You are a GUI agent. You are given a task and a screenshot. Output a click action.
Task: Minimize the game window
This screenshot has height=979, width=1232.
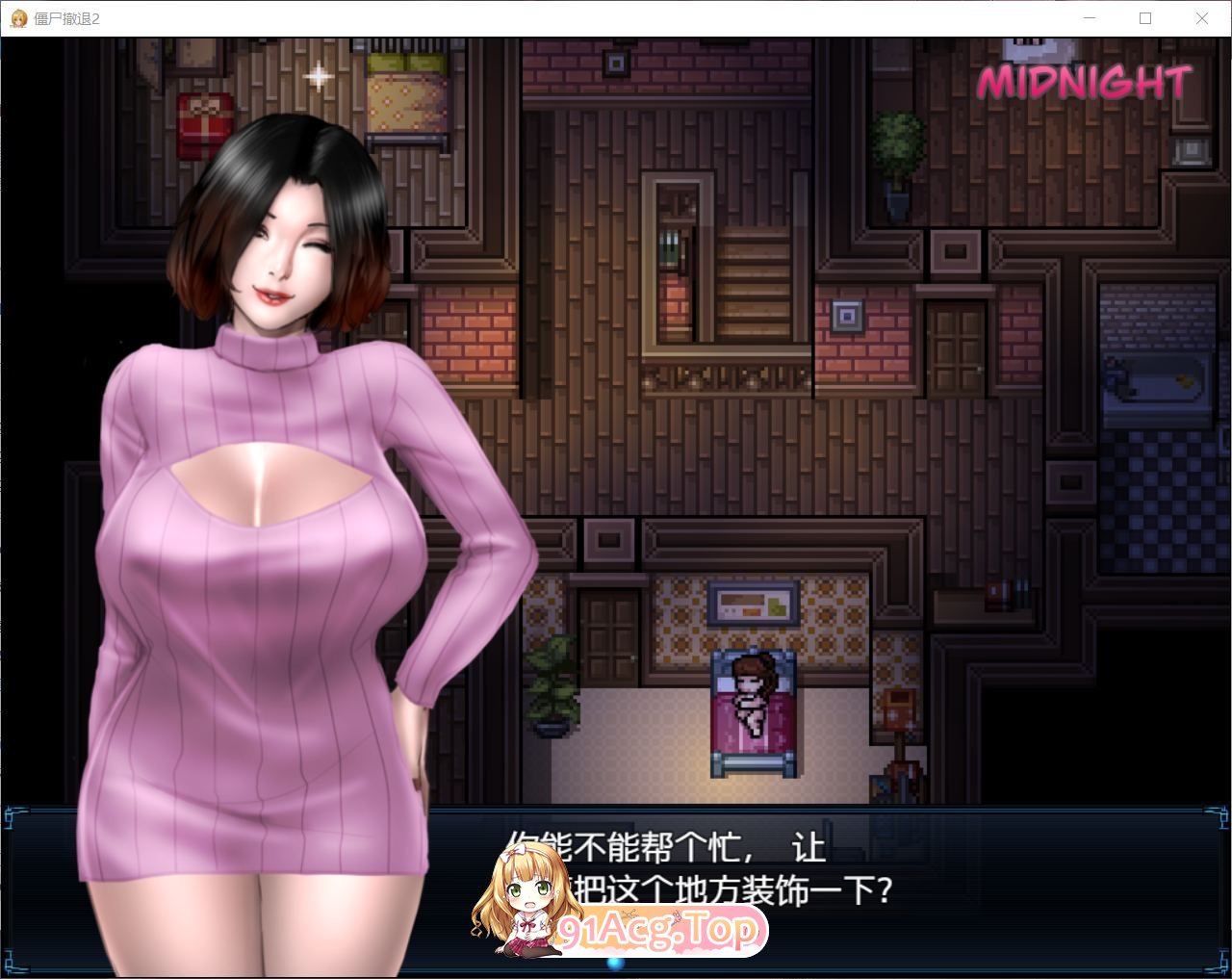point(1089,18)
